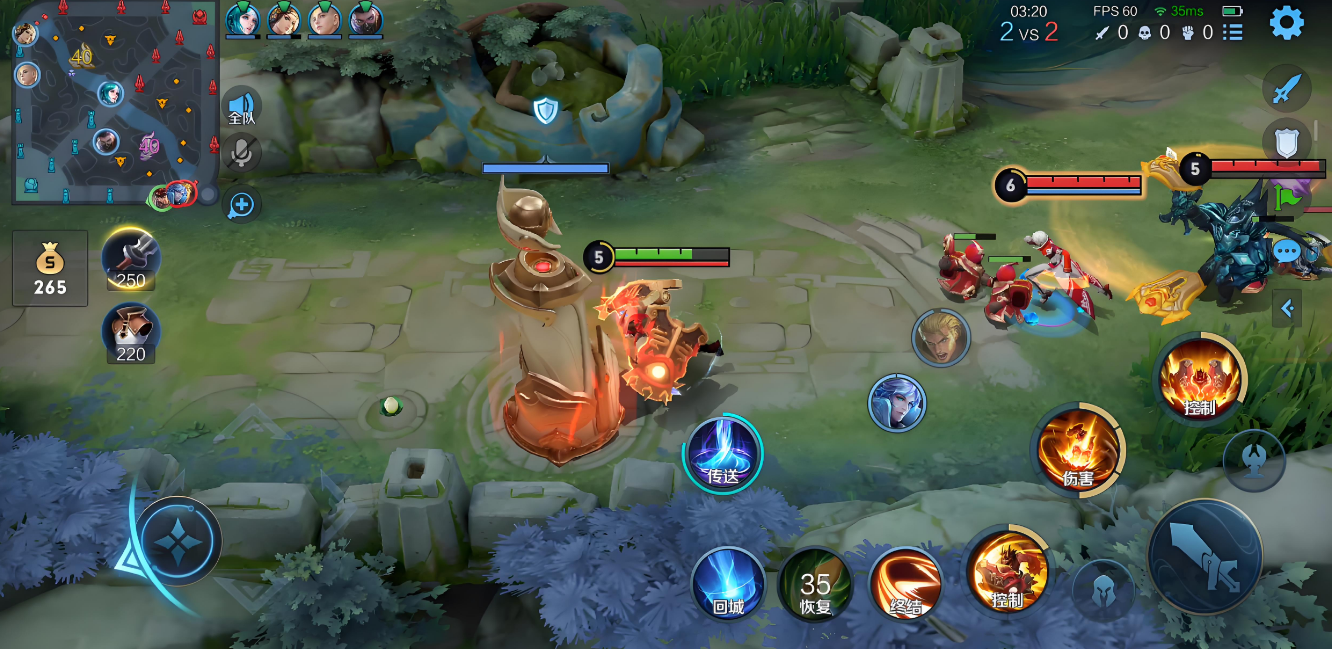Open the chat speech bubble
Screen dimensions: 1332x649
1286,250
